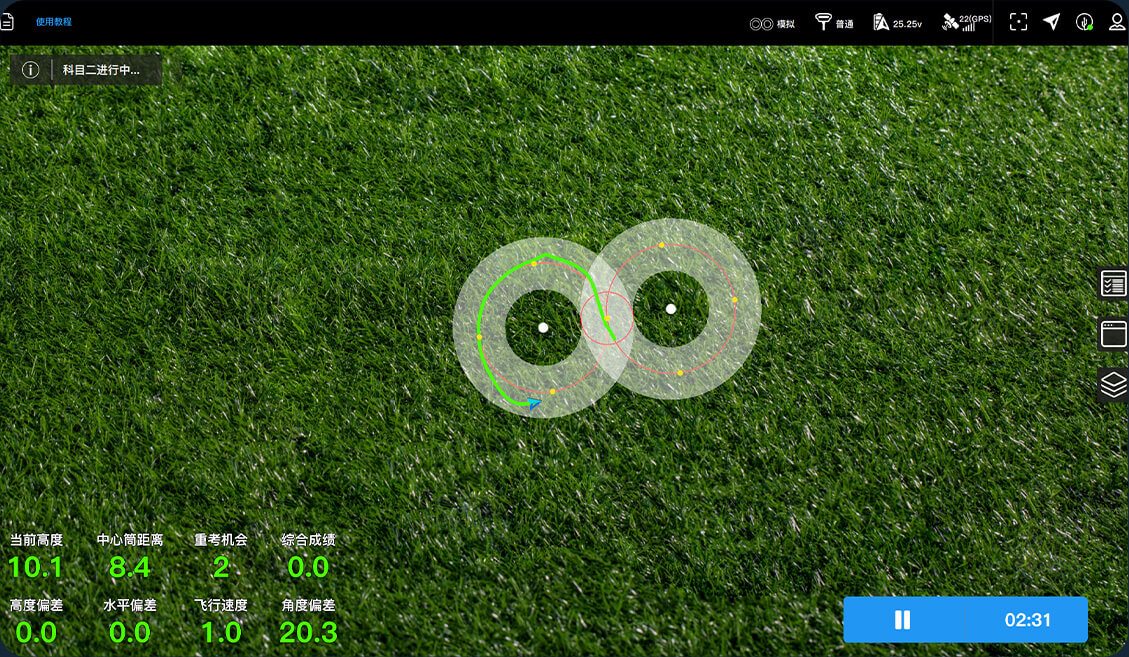This screenshot has height=657, width=1129.
Task: Click the navigation arrow icon
Action: coord(1051,22)
